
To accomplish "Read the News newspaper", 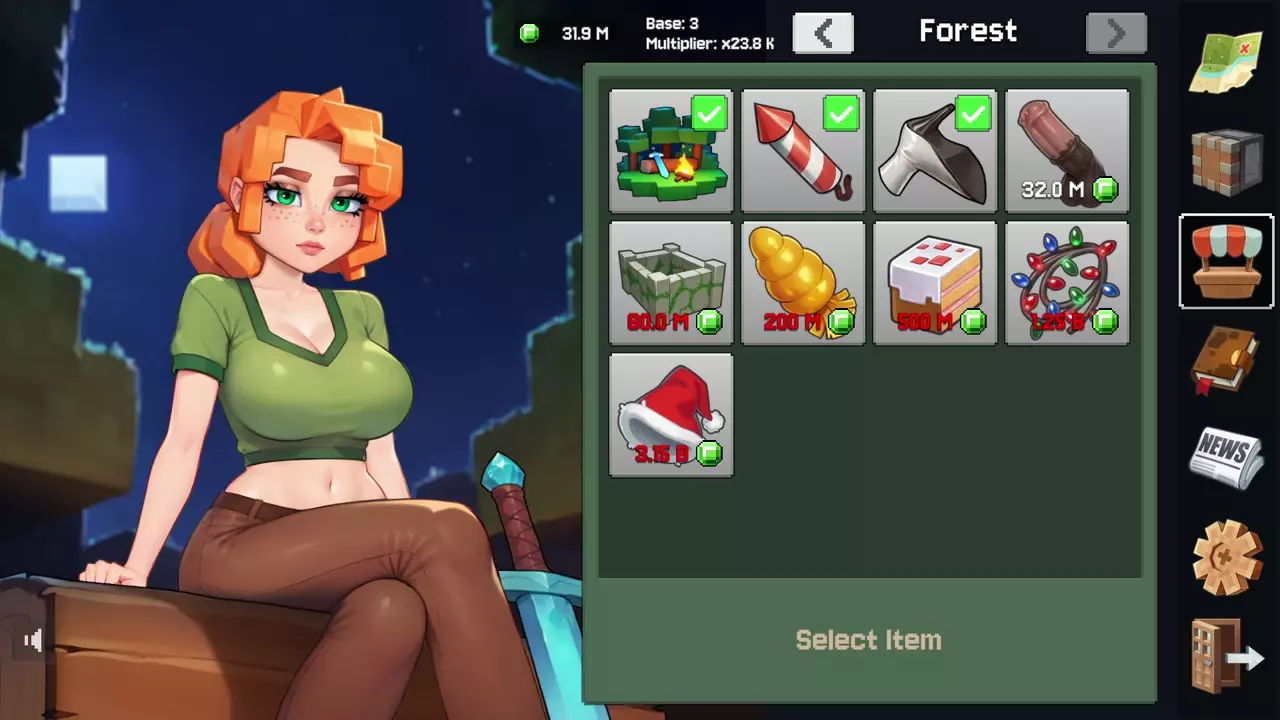I will [1227, 458].
